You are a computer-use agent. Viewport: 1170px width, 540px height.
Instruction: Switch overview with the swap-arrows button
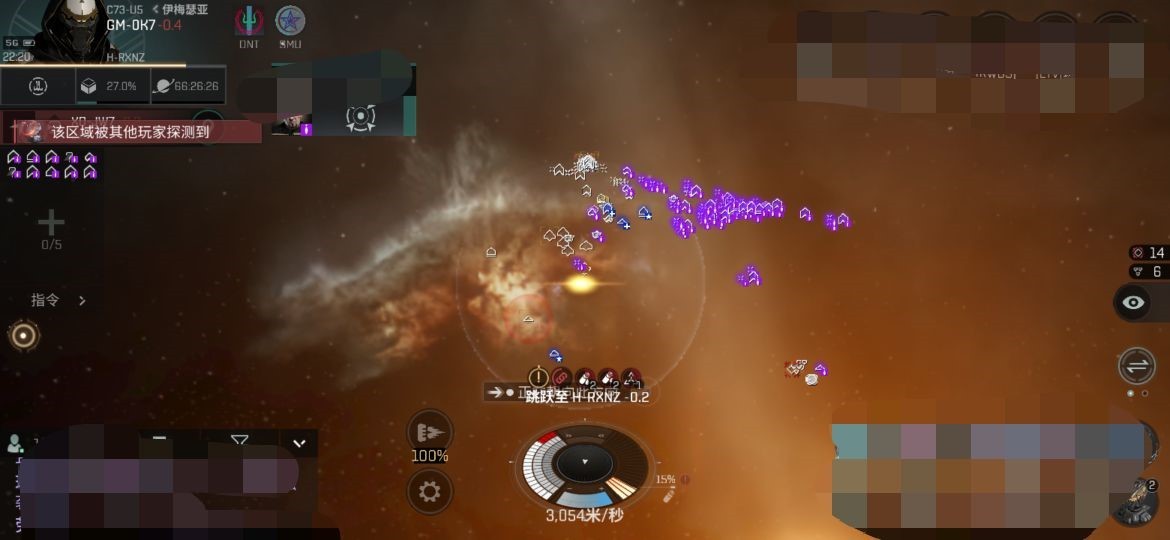[x=1136, y=365]
